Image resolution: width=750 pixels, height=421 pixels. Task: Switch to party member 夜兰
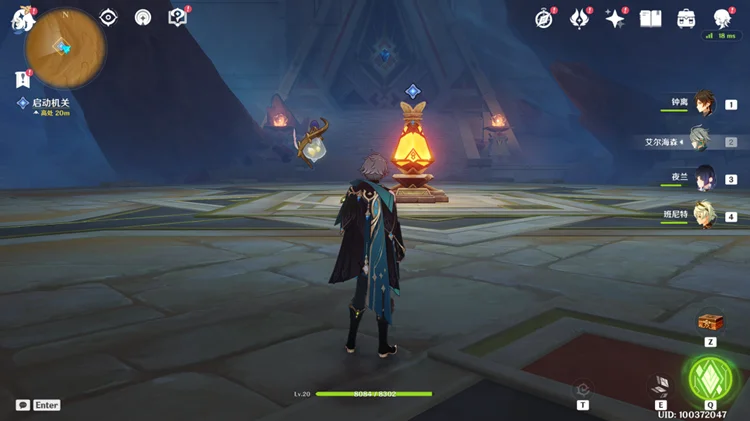tap(704, 178)
